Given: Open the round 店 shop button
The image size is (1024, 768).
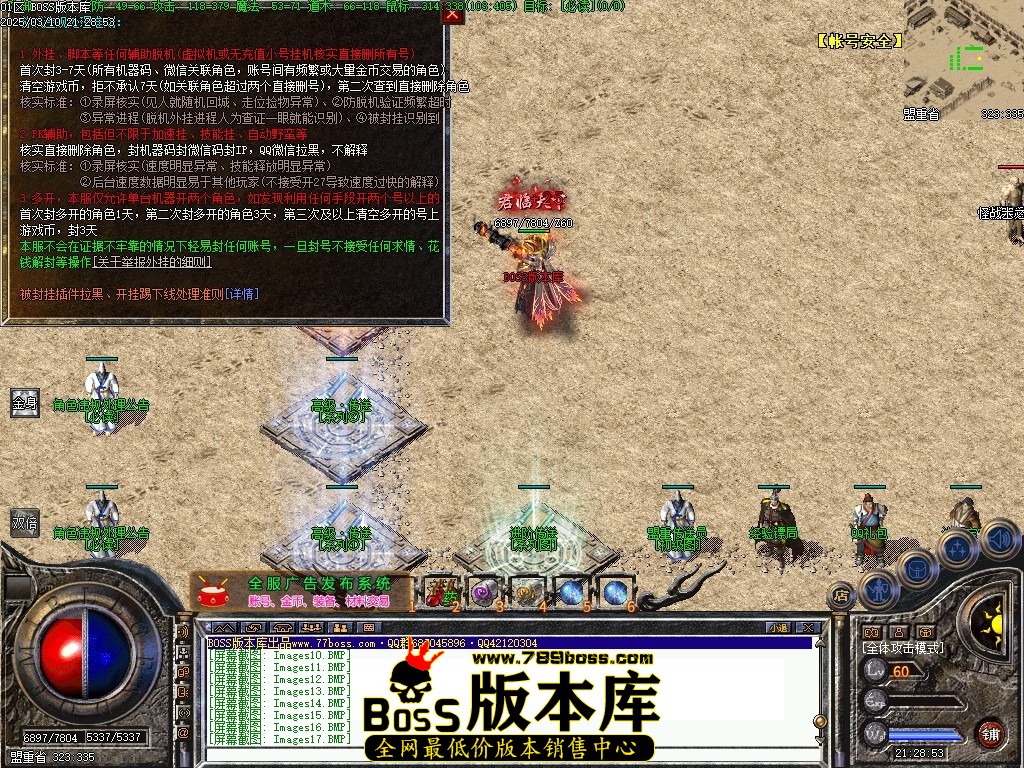Looking at the screenshot, I should coord(841,596).
